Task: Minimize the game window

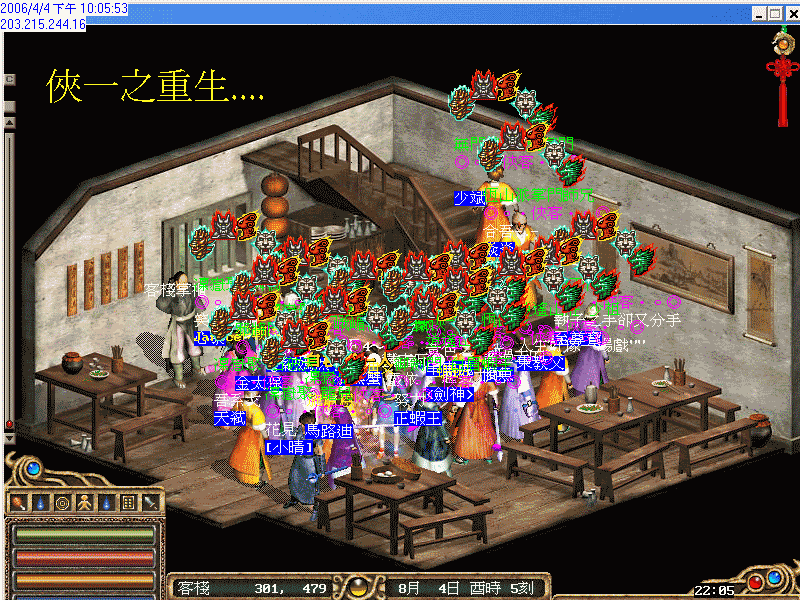Action: pos(758,14)
